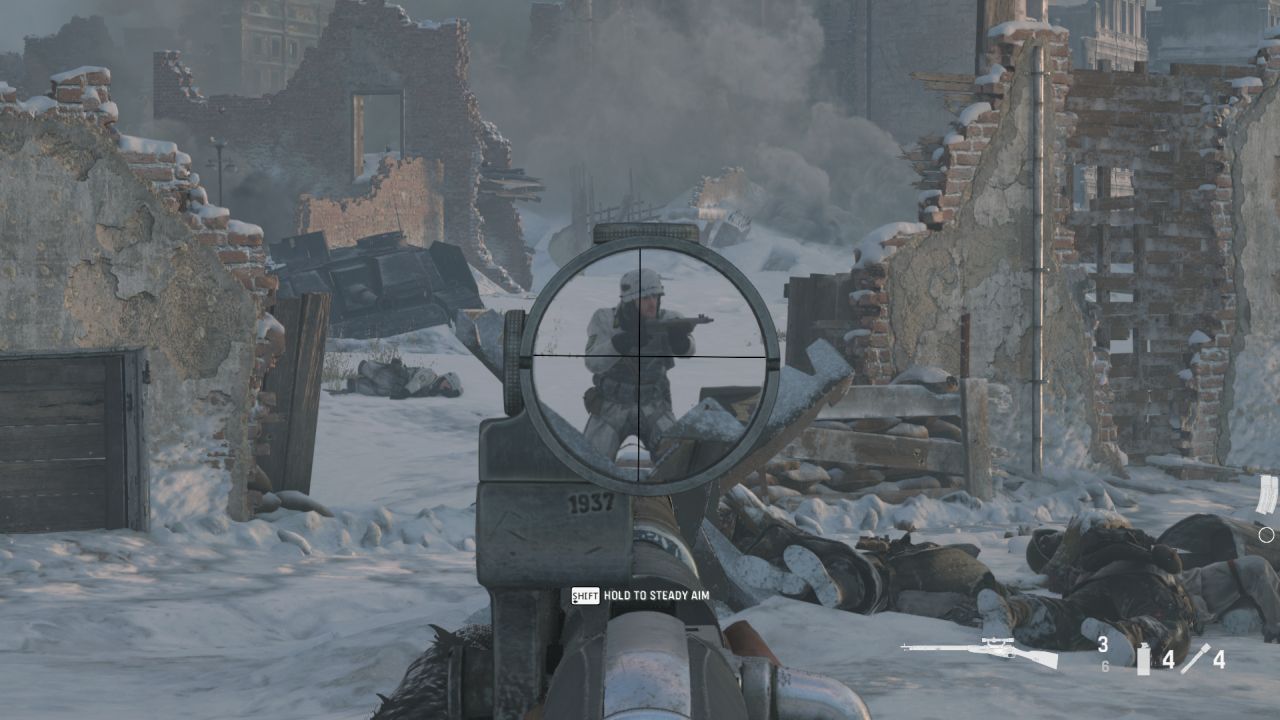
Task: Click the grenade count icon
Action: click(1143, 660)
